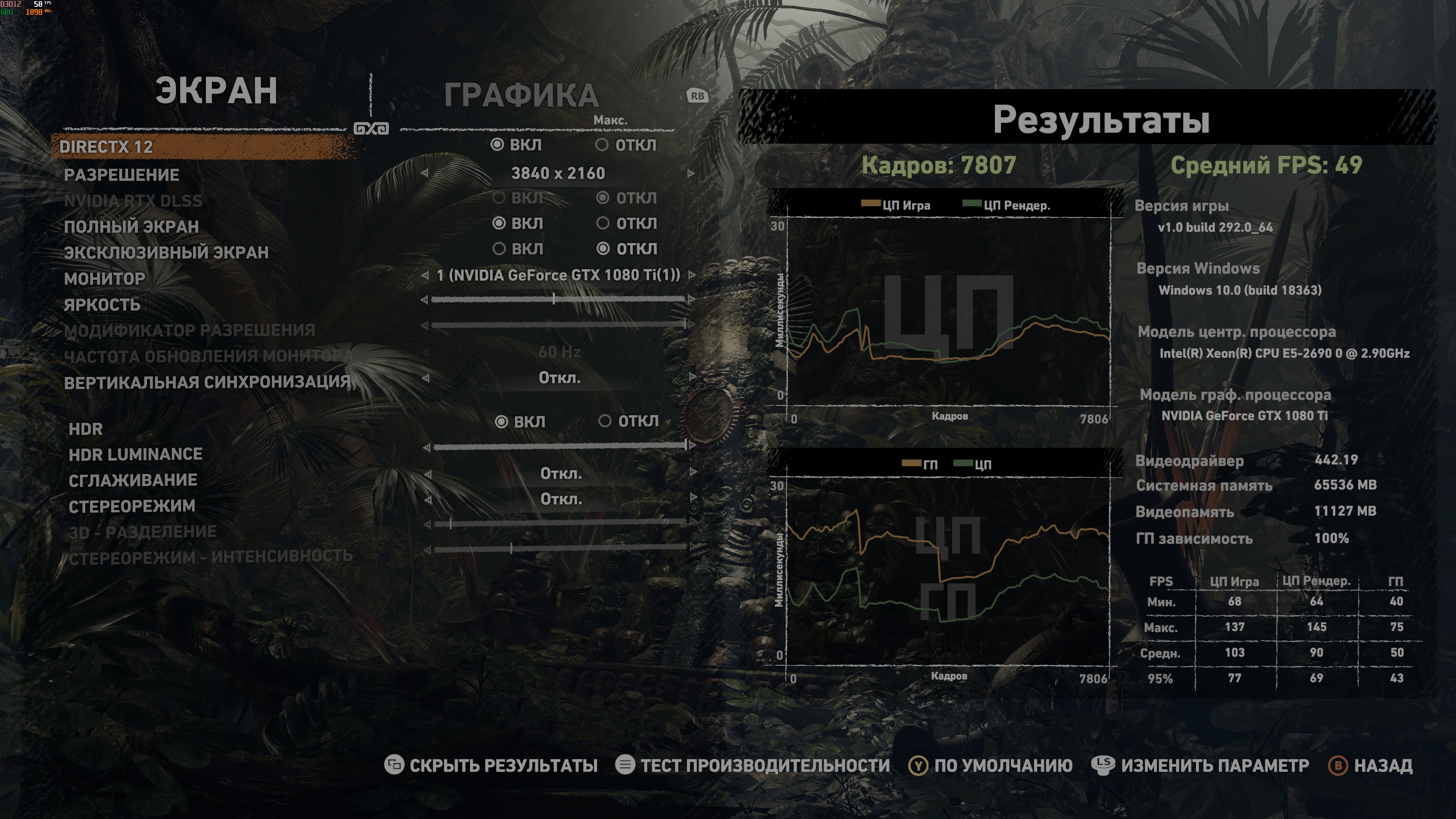Open the ЭКРАН settings tab
Screen dimensions: 1456x819
(x=217, y=91)
